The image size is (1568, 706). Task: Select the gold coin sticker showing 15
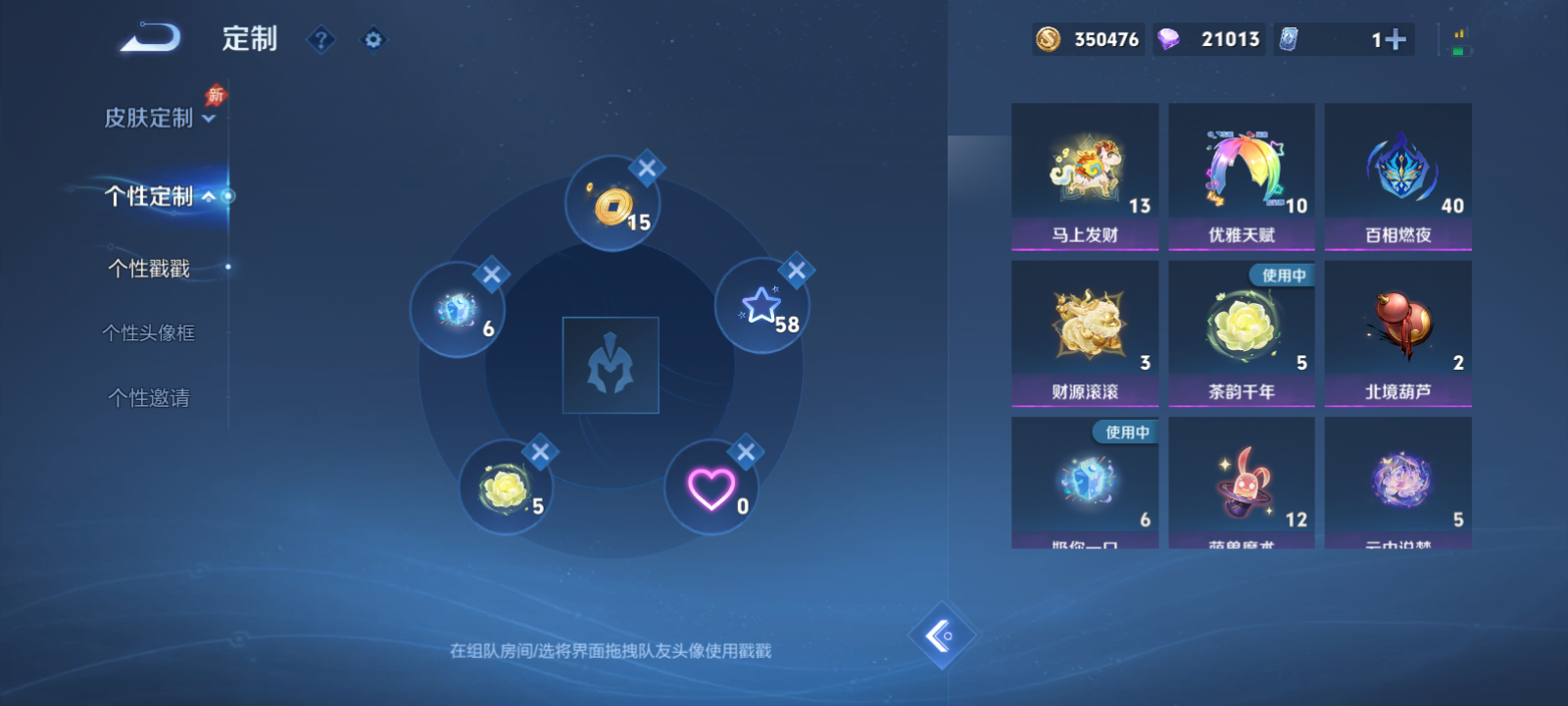point(612,203)
